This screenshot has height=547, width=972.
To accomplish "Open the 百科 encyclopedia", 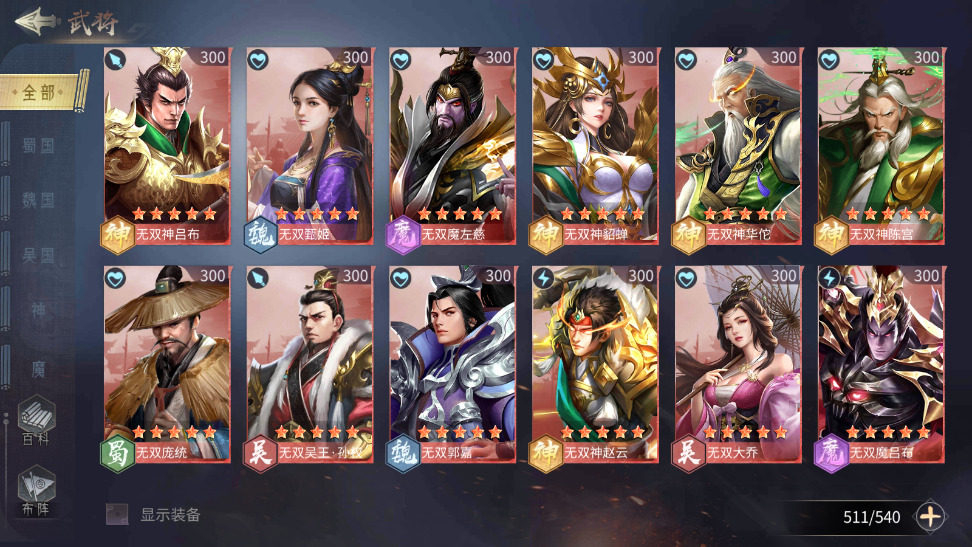I will coord(37,422).
